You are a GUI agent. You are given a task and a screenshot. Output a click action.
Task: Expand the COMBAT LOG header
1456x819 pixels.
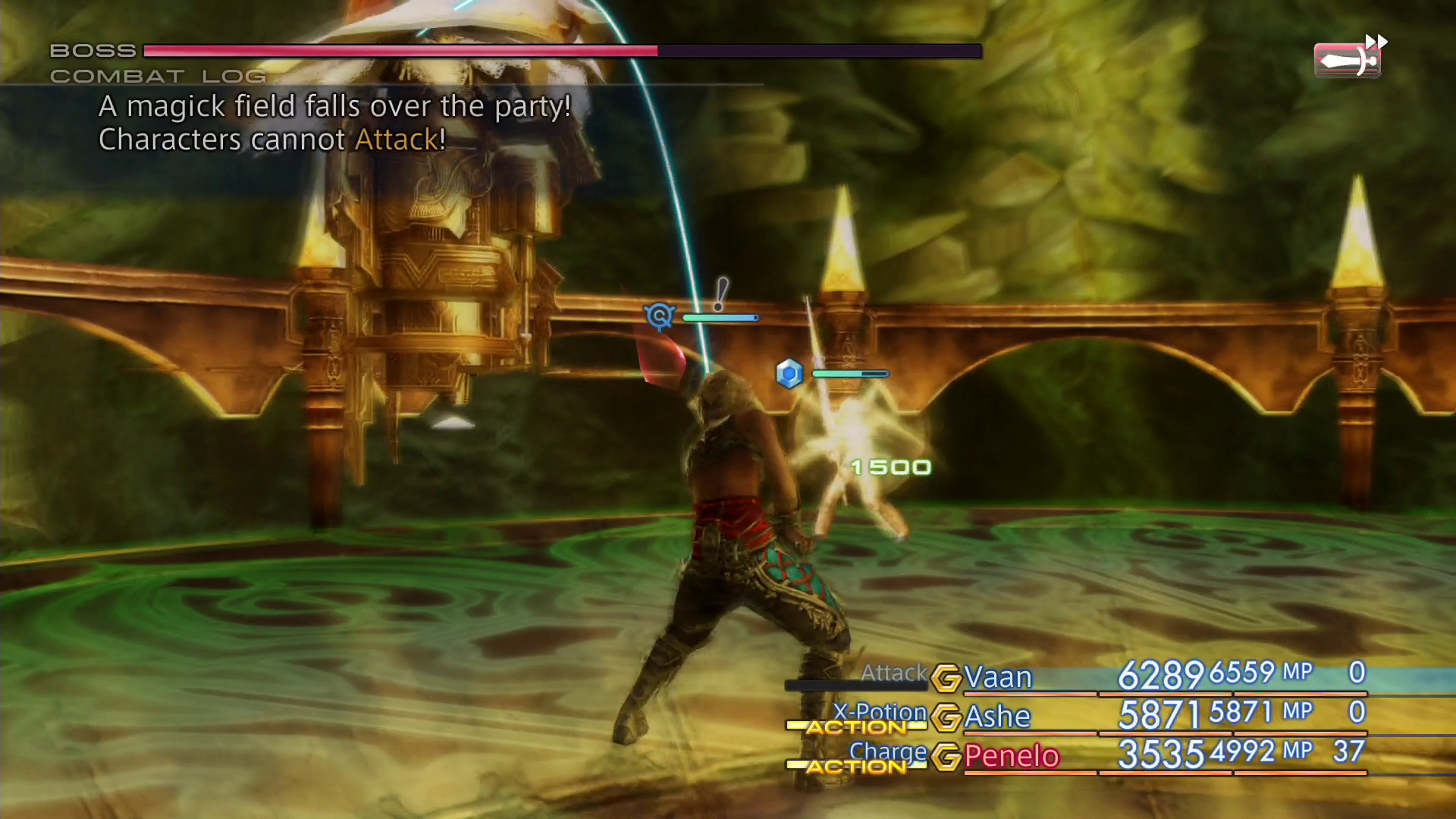coord(158,76)
